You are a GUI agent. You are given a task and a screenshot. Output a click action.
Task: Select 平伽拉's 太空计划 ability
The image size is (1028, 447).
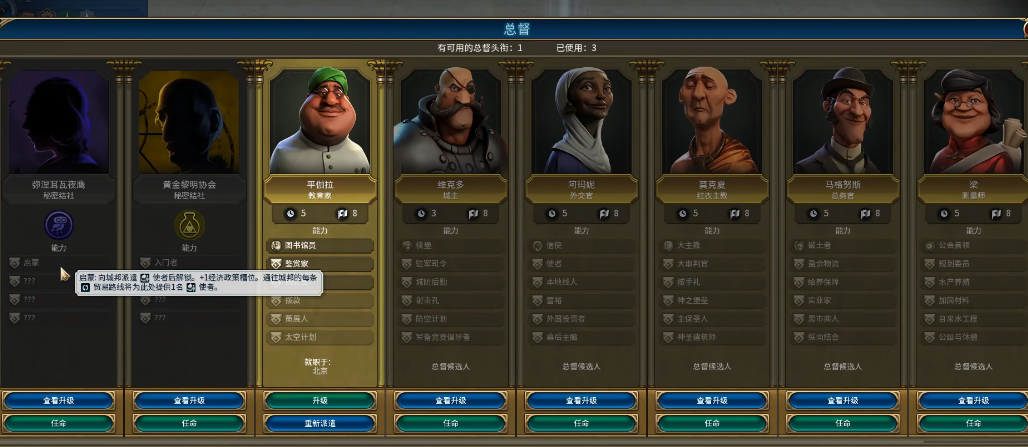tap(320, 337)
